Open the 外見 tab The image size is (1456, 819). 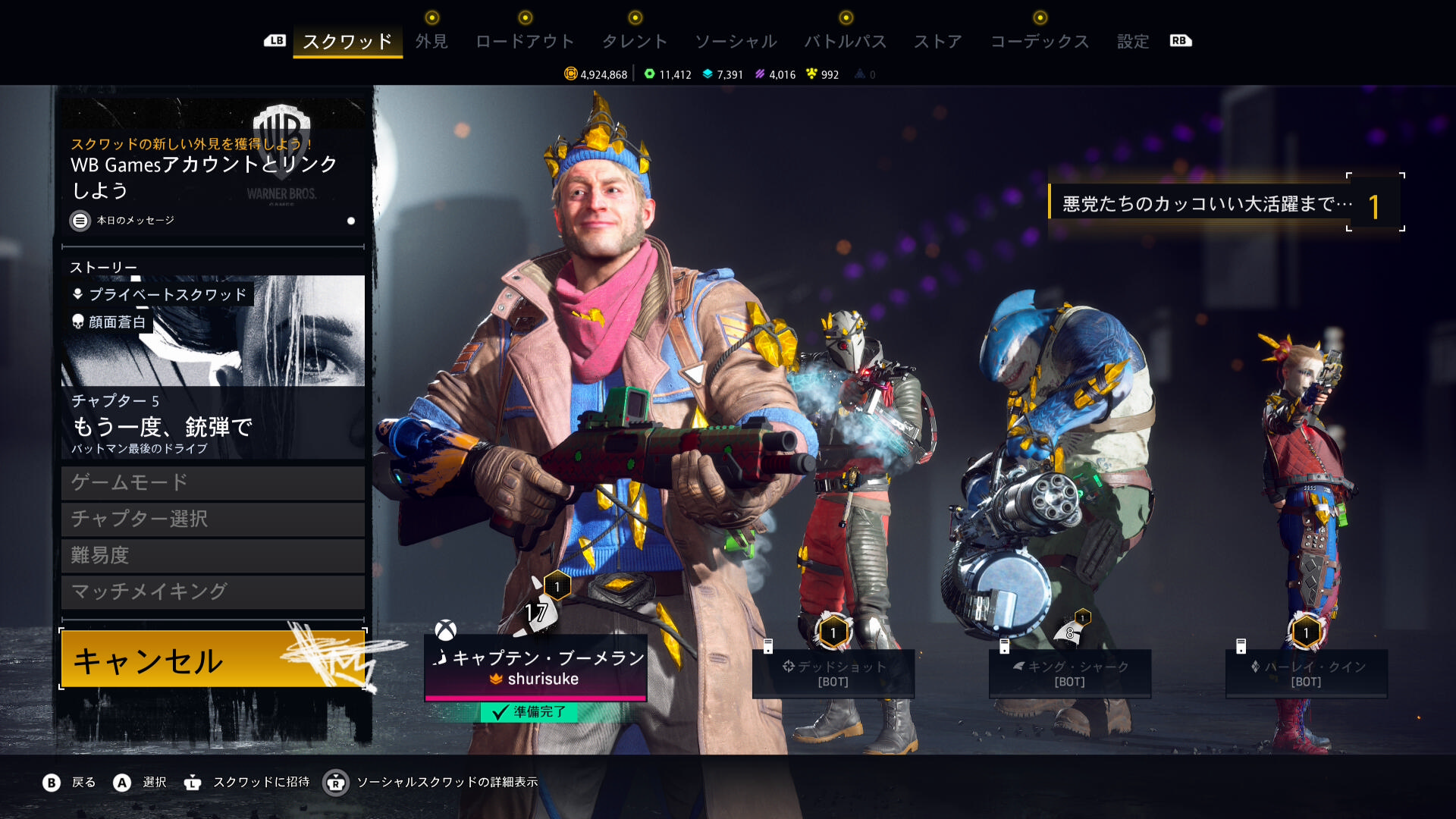point(431,42)
